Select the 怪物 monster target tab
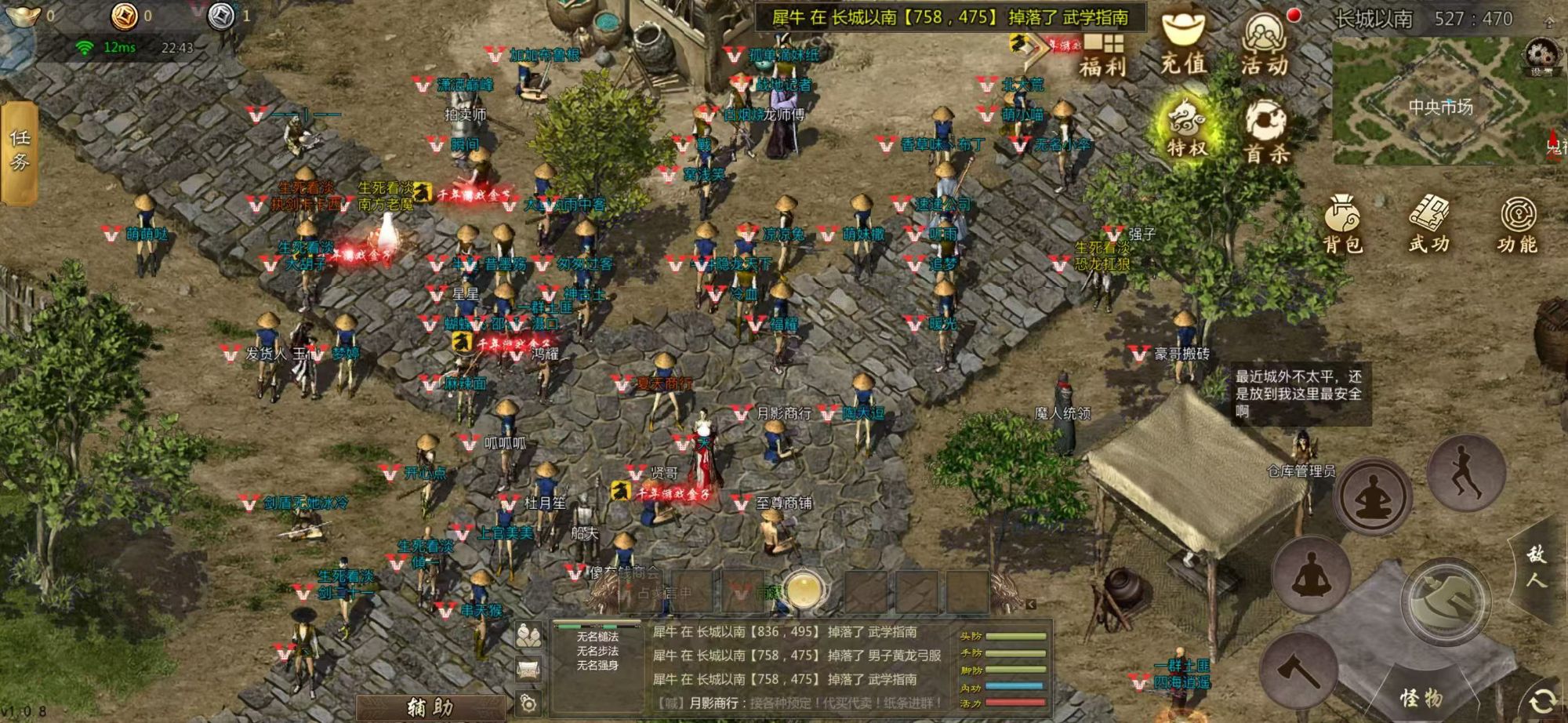1568x723 pixels. point(1421,697)
